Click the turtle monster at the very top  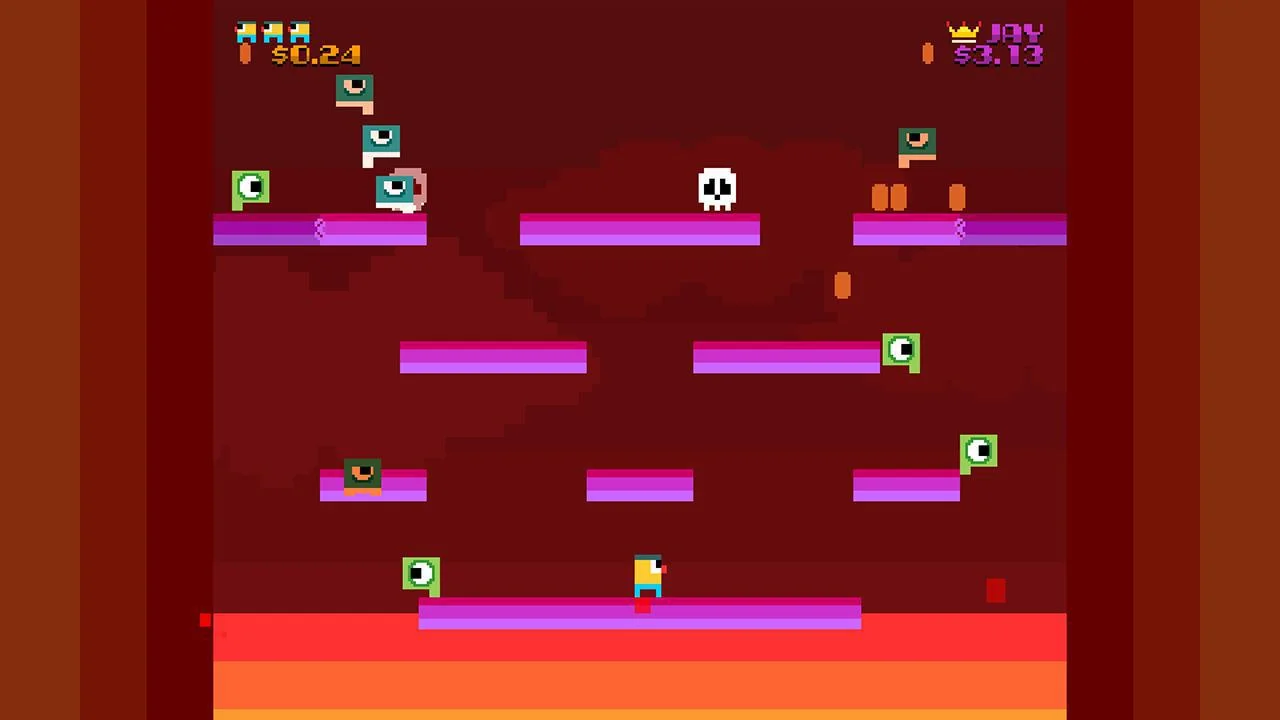coord(355,90)
